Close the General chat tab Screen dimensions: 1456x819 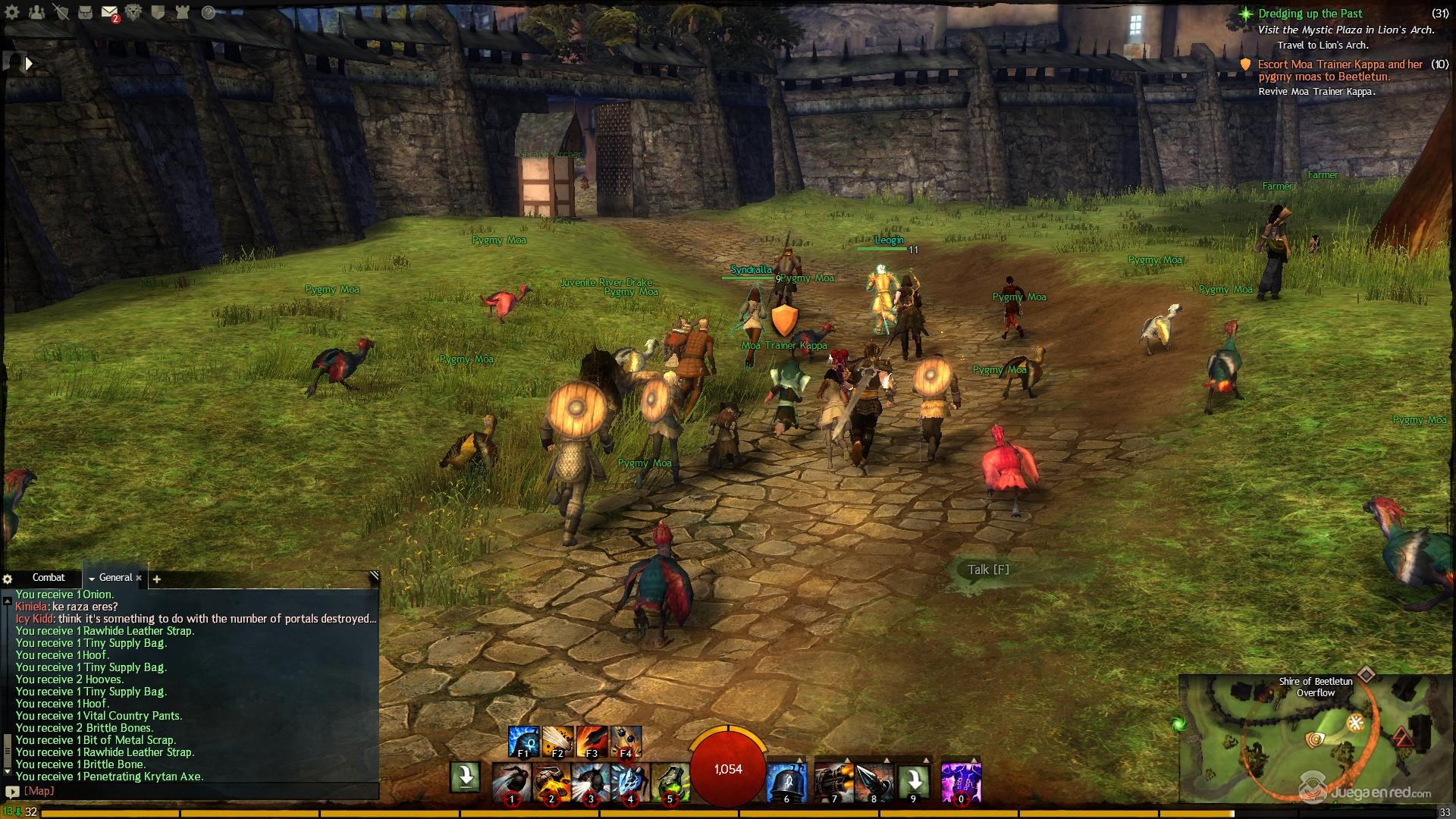[139, 578]
